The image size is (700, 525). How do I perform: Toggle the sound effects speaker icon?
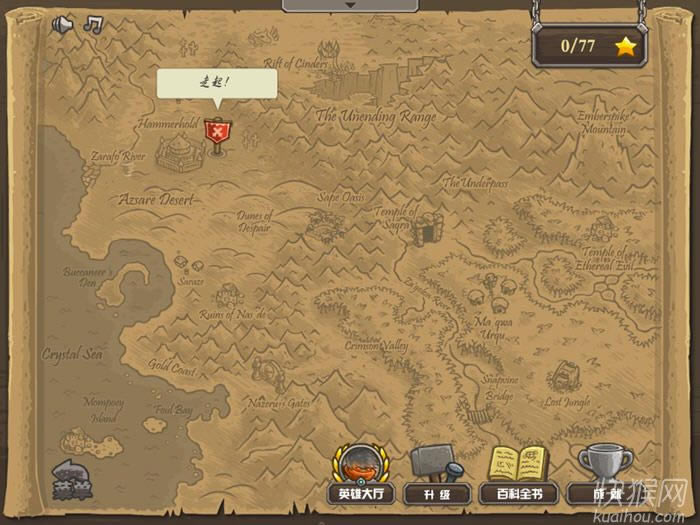coord(64,24)
